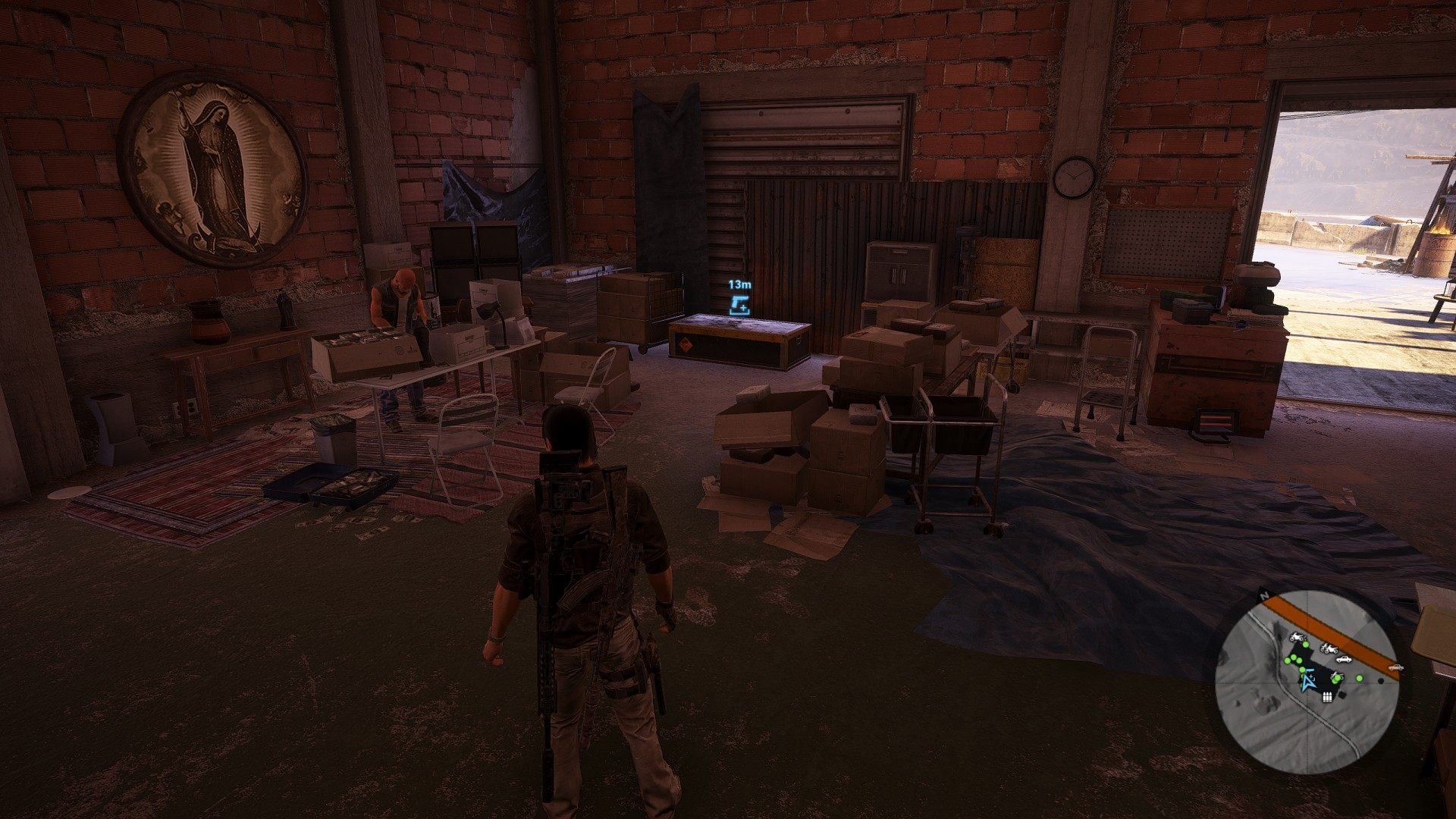
Task: Select the white car icon on minimap
Action: [1343, 659]
